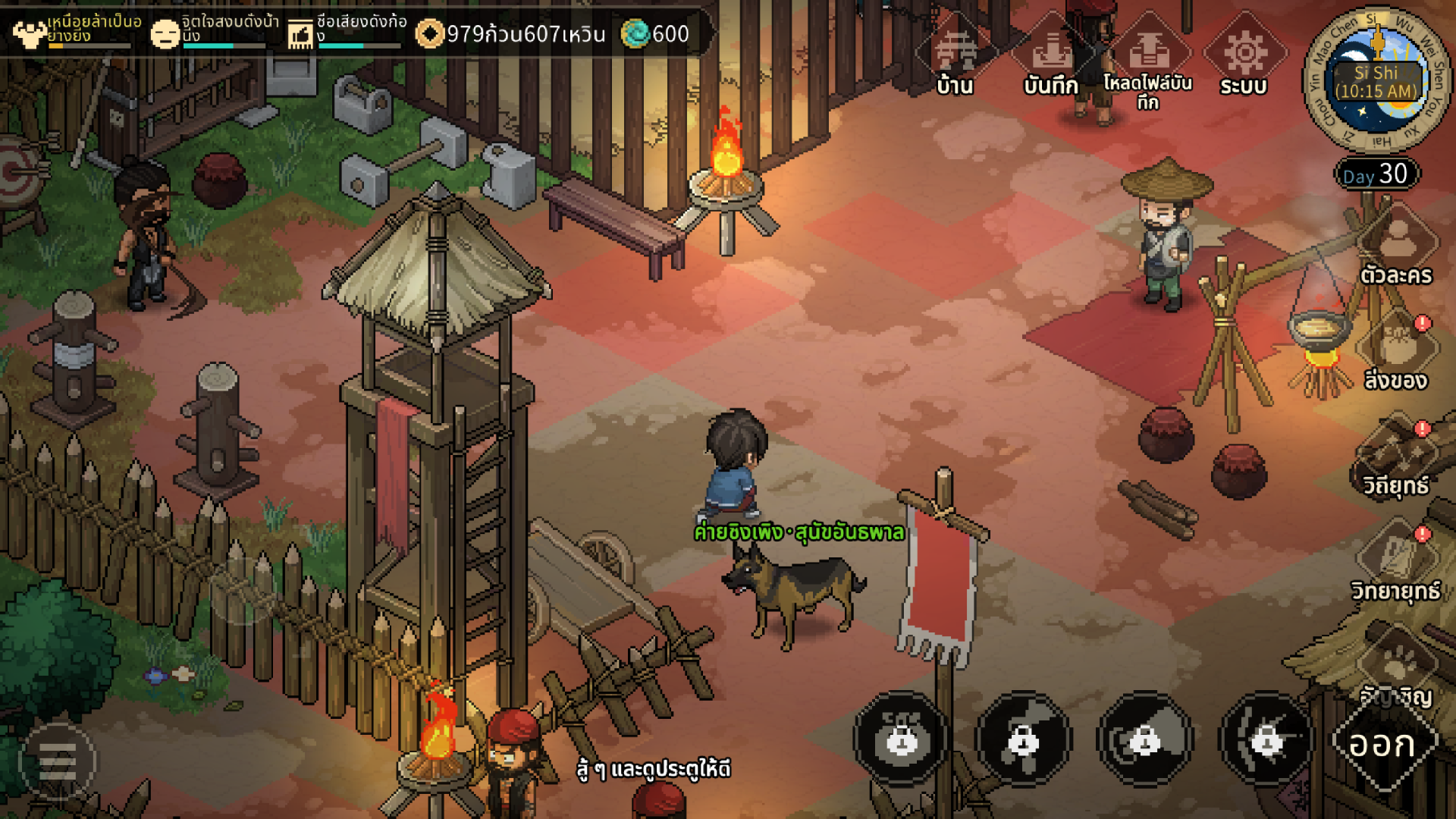Click the Si Shi time dial
This screenshot has height=819, width=1456.
tap(1376, 80)
